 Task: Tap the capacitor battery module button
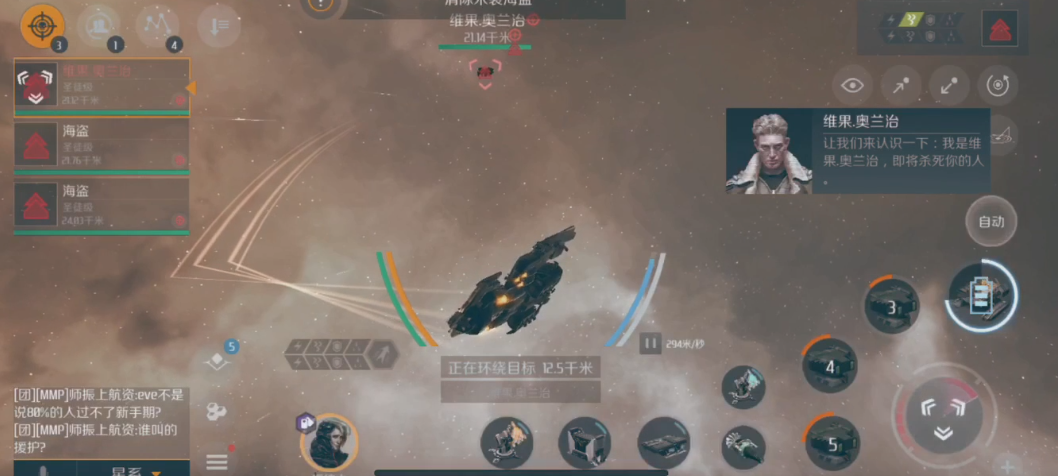click(x=981, y=295)
